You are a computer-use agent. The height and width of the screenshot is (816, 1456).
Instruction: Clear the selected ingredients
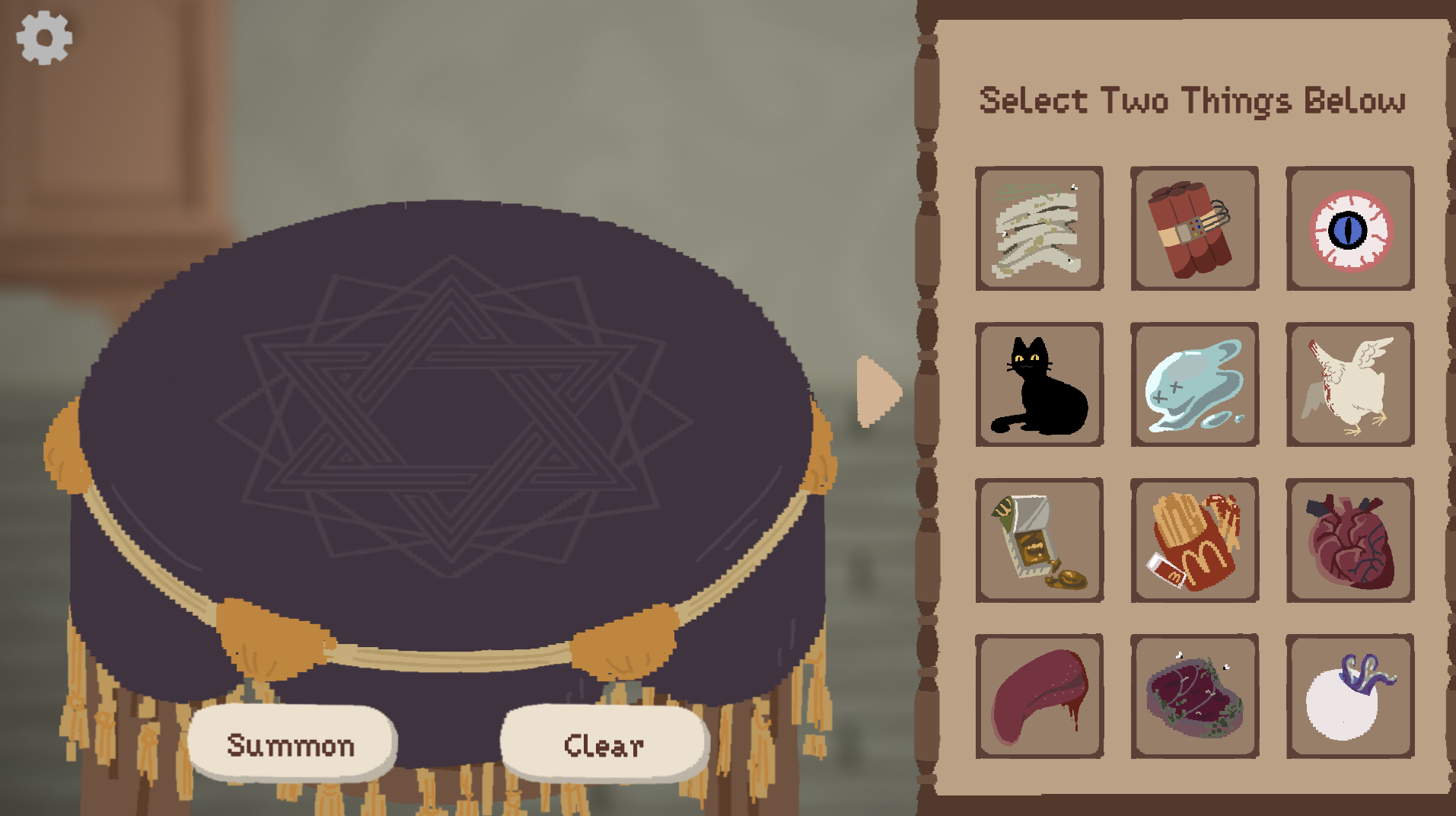pyautogui.click(x=604, y=744)
